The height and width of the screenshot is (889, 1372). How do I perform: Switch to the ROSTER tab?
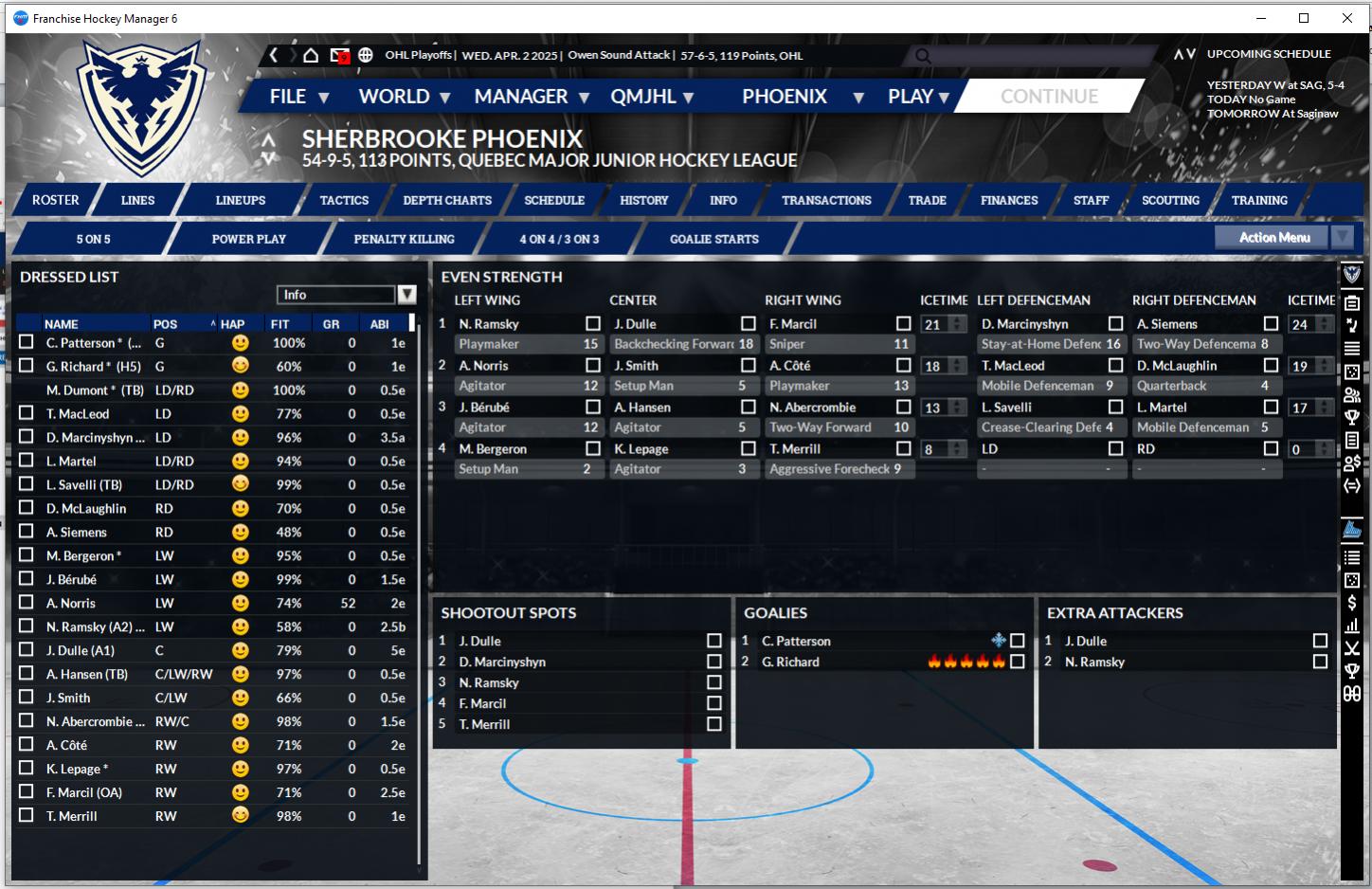[56, 200]
